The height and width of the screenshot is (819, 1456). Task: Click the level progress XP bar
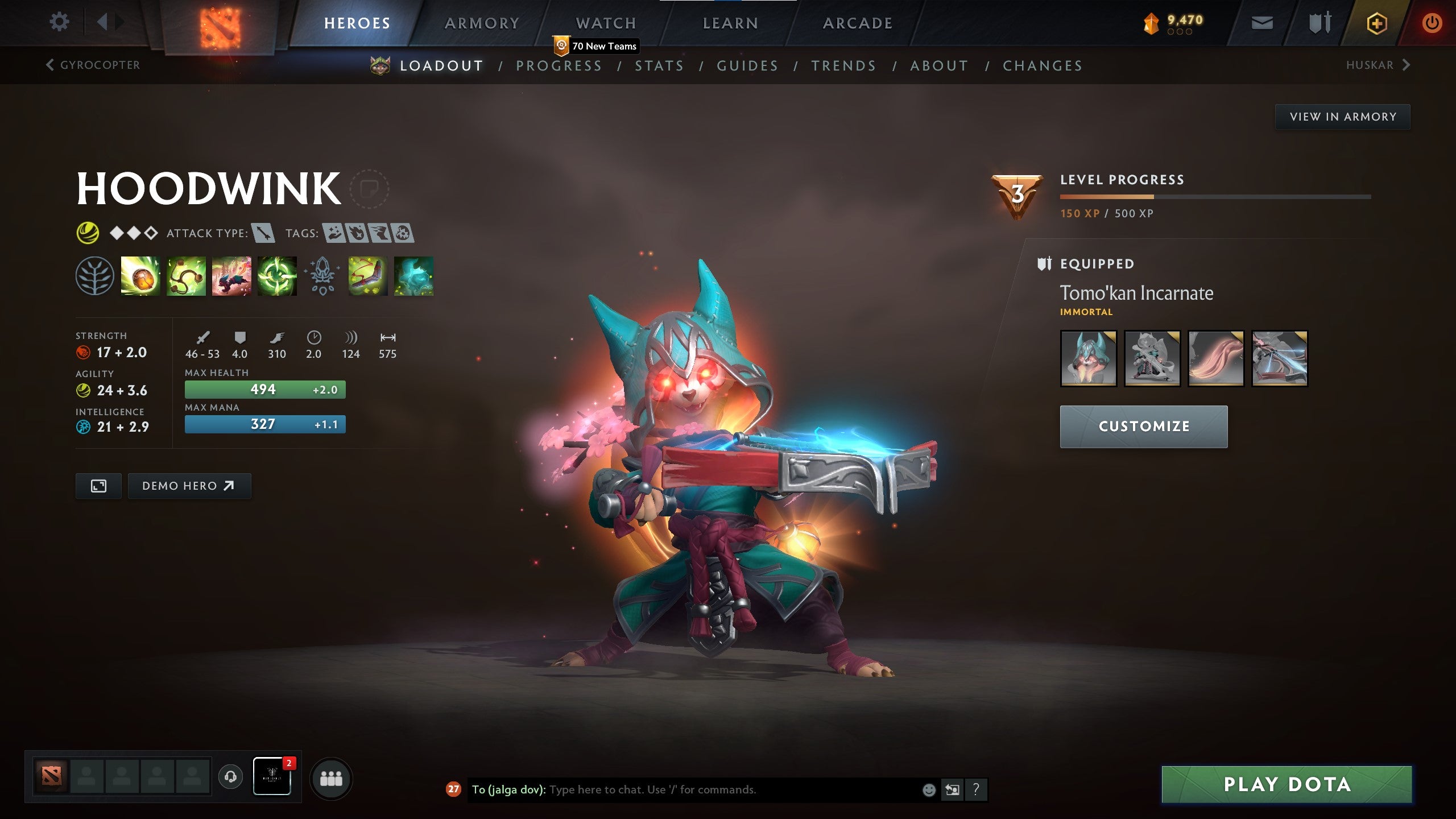[1217, 197]
